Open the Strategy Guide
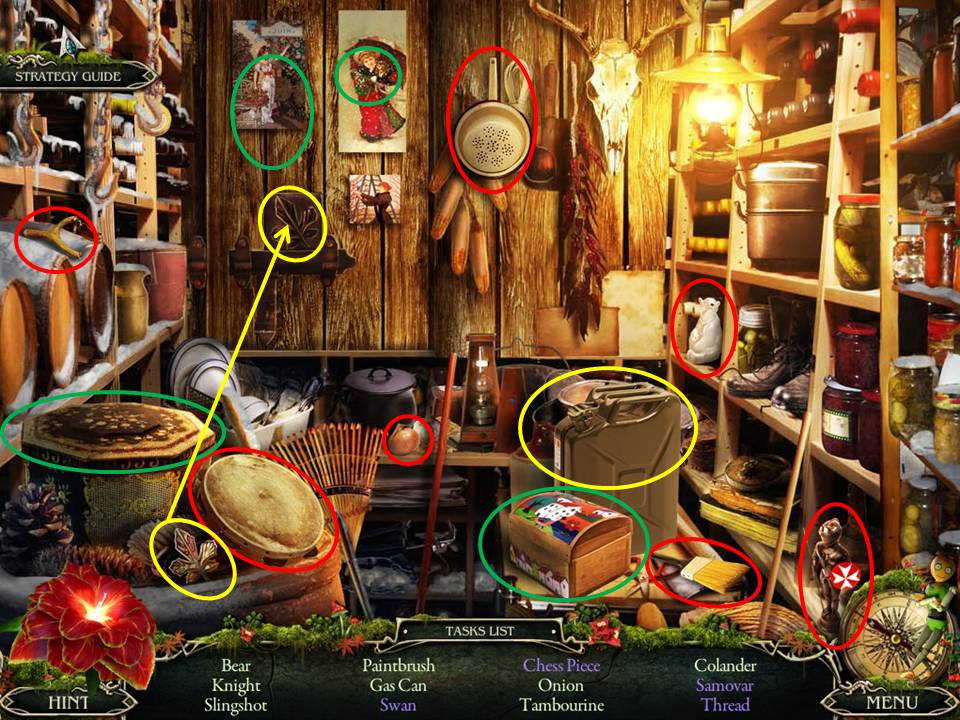The image size is (960, 720). click(68, 76)
